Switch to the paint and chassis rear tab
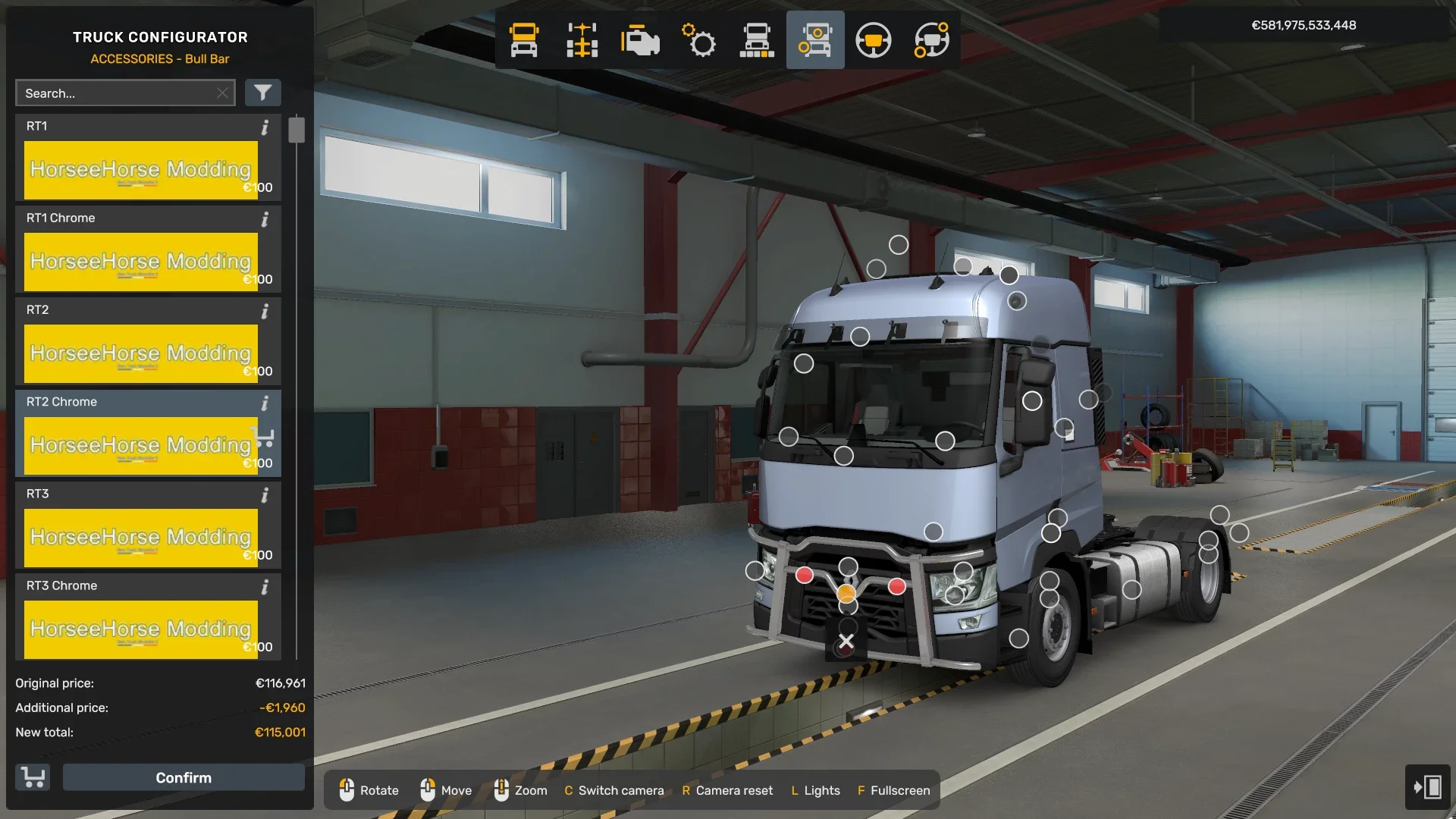1456x819 pixels. click(758, 40)
